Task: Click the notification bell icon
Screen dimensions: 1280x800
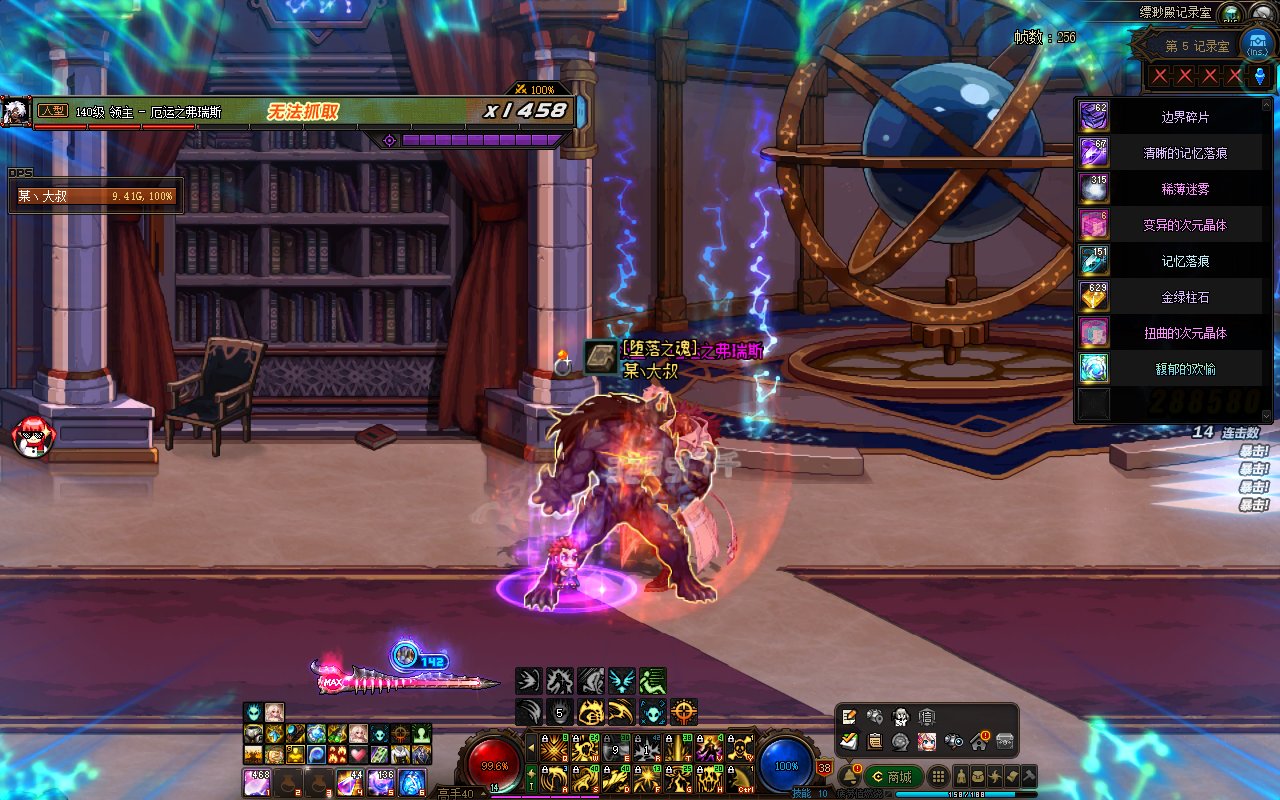Action: pyautogui.click(x=850, y=777)
